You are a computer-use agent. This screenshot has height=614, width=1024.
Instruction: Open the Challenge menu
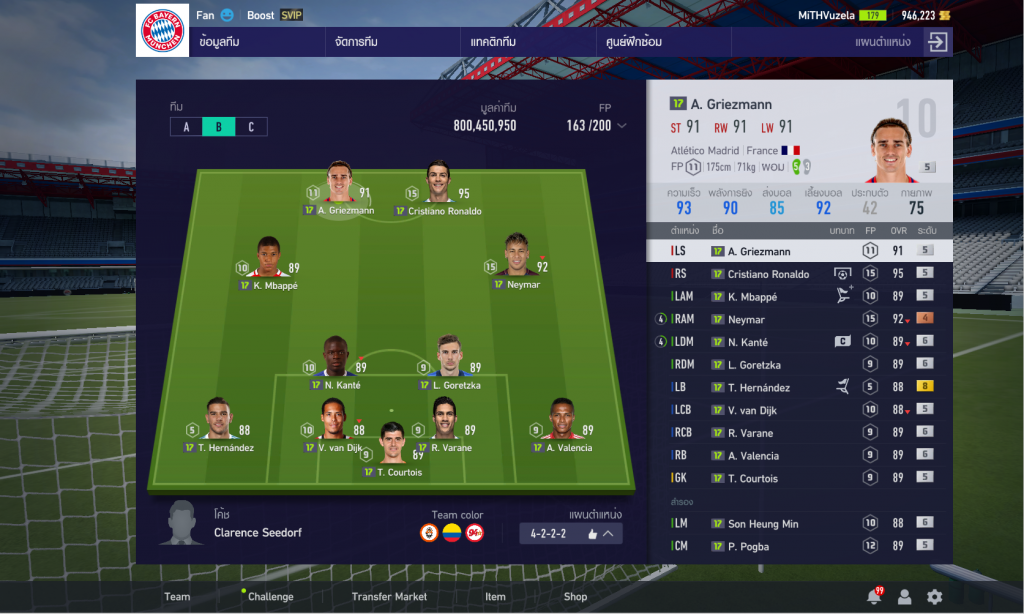coord(270,597)
